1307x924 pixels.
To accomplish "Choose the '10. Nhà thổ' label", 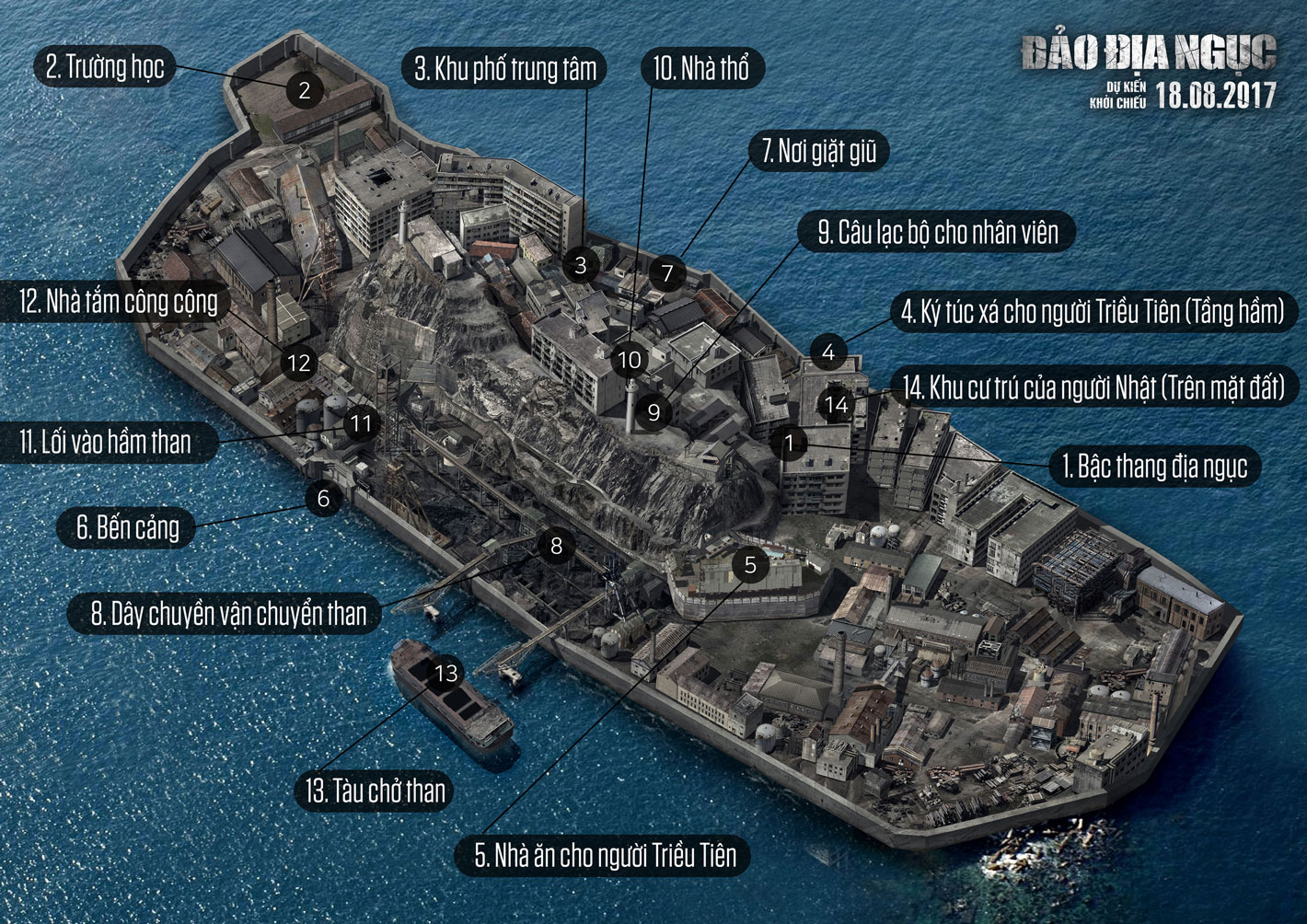I will click(701, 69).
